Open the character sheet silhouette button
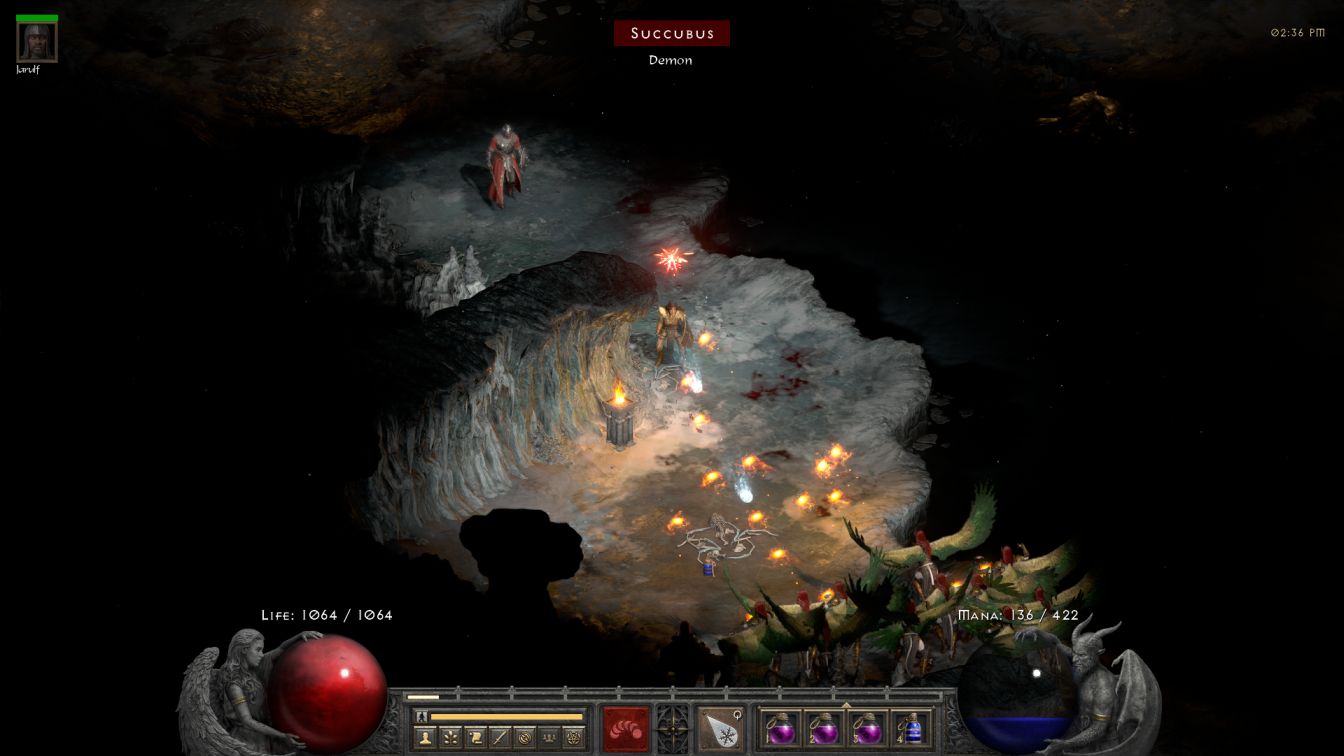 [x=425, y=738]
